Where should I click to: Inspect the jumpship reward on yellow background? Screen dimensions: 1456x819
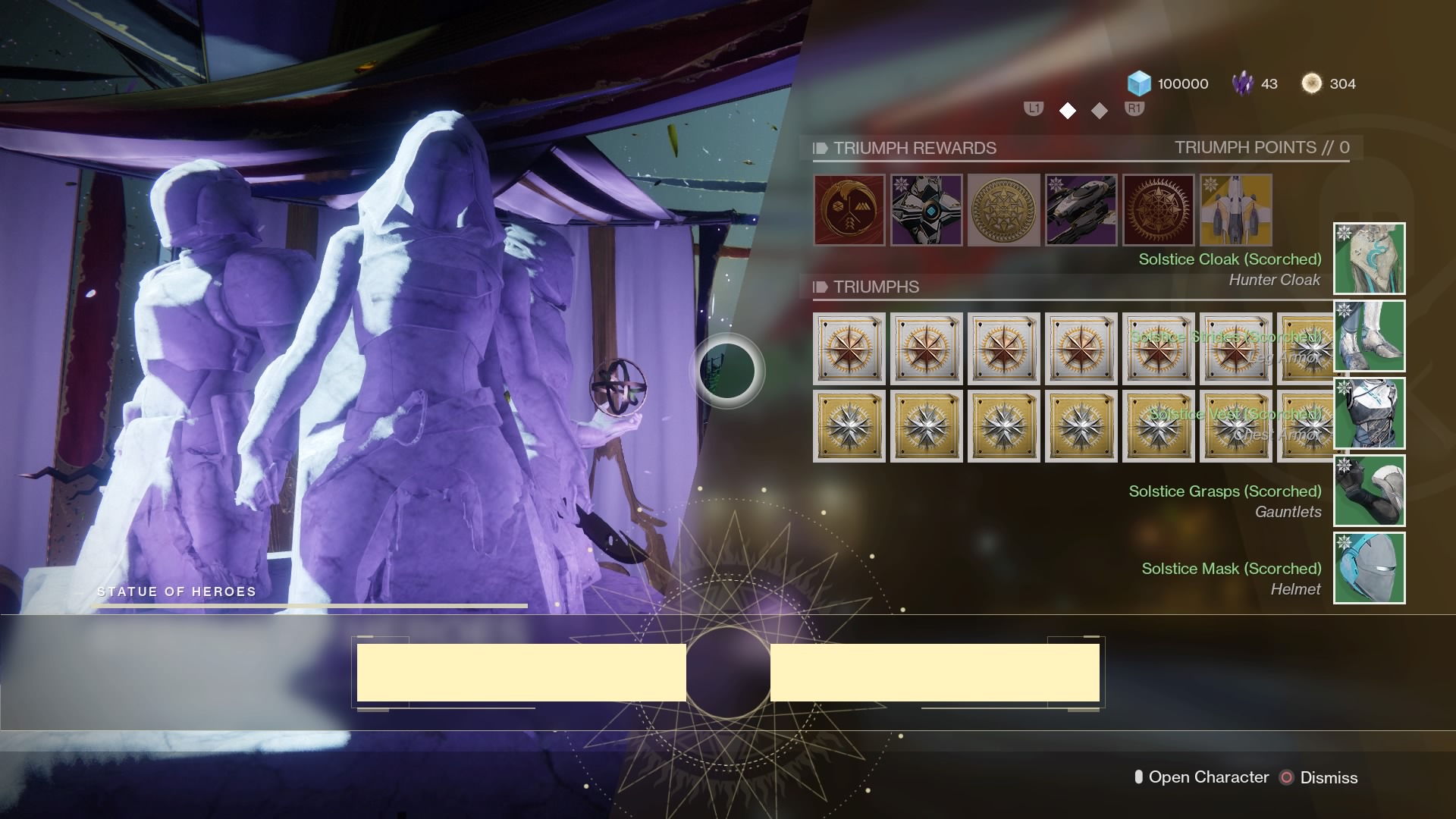pyautogui.click(x=1236, y=210)
